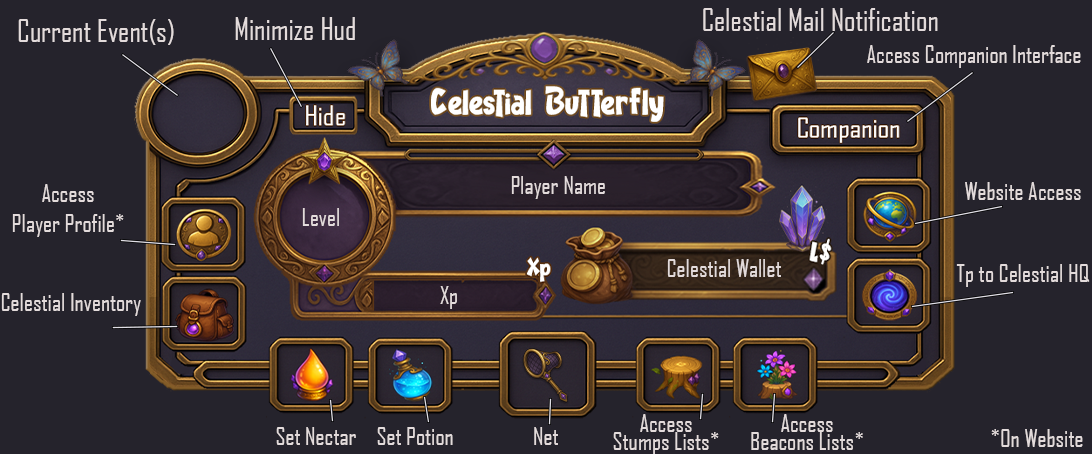Open the beacons list via flower icon

tap(774, 375)
